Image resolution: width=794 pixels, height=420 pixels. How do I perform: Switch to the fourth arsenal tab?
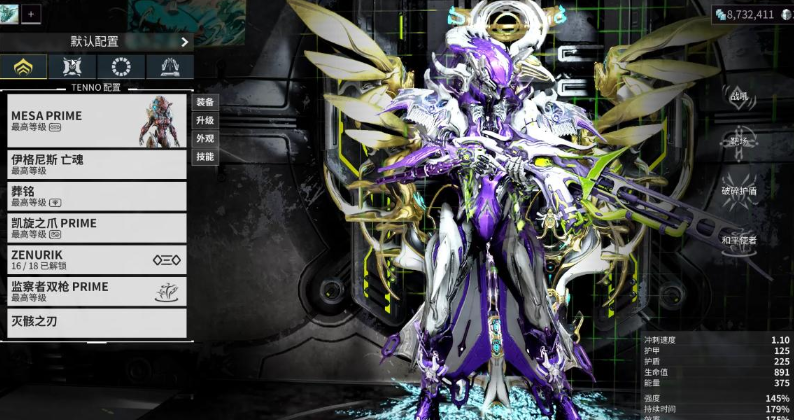click(169, 68)
